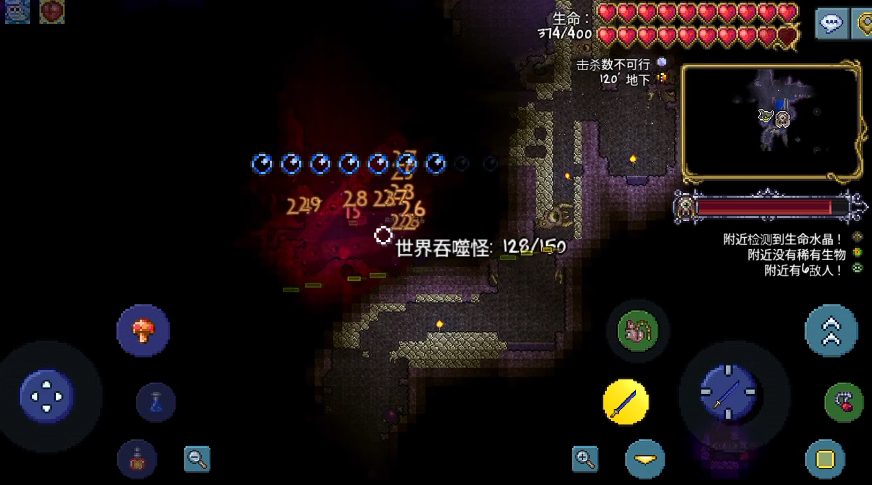Zoom out with the minus magnifier

click(197, 459)
